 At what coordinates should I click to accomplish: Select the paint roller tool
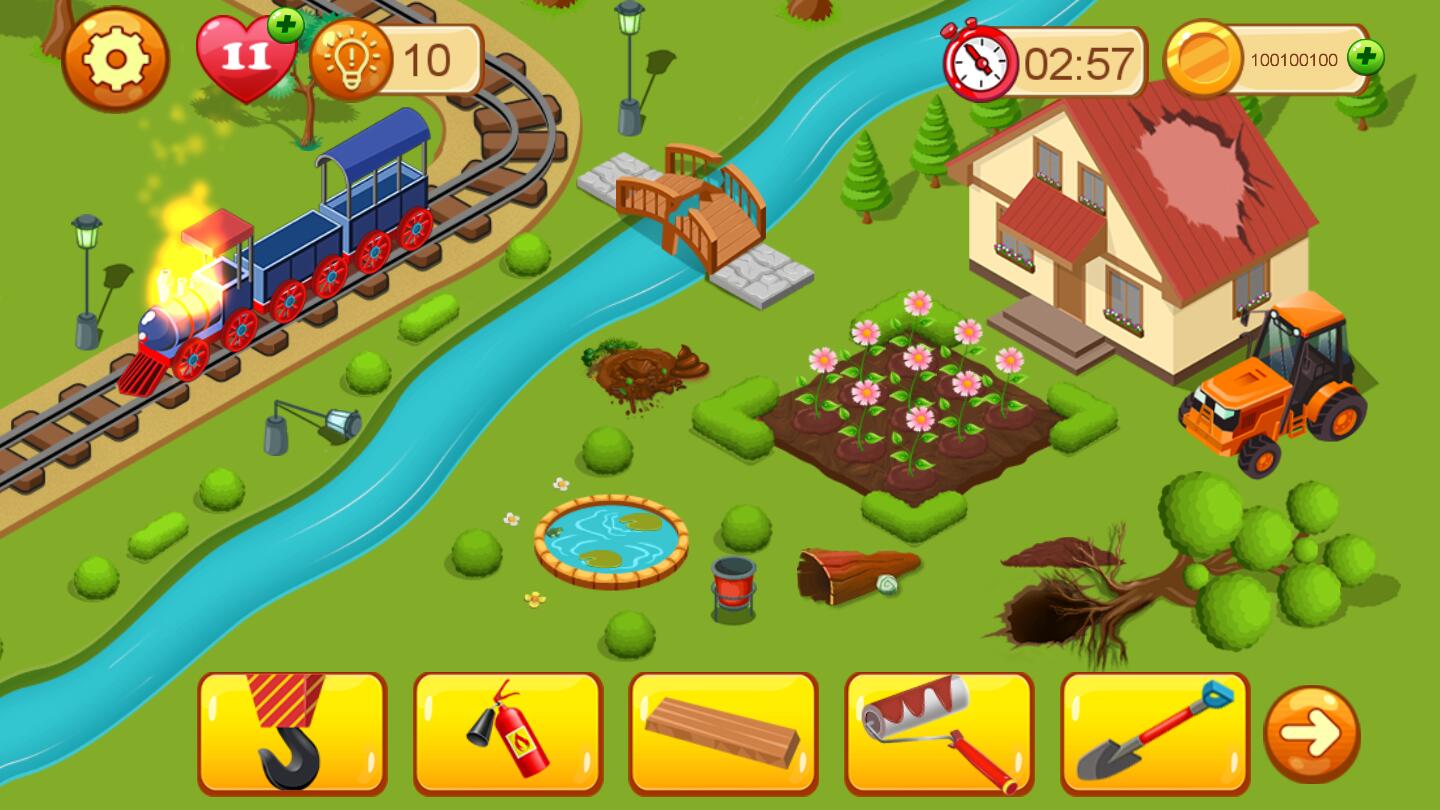coord(939,733)
